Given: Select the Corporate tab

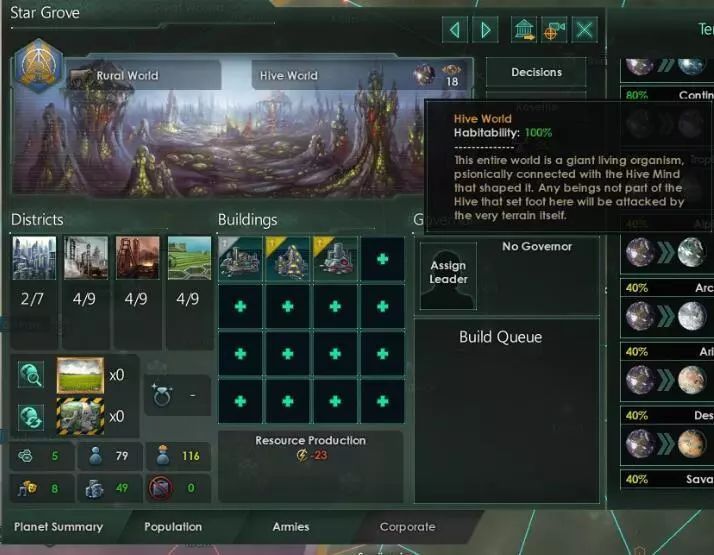Looking at the screenshot, I should click(407, 527).
